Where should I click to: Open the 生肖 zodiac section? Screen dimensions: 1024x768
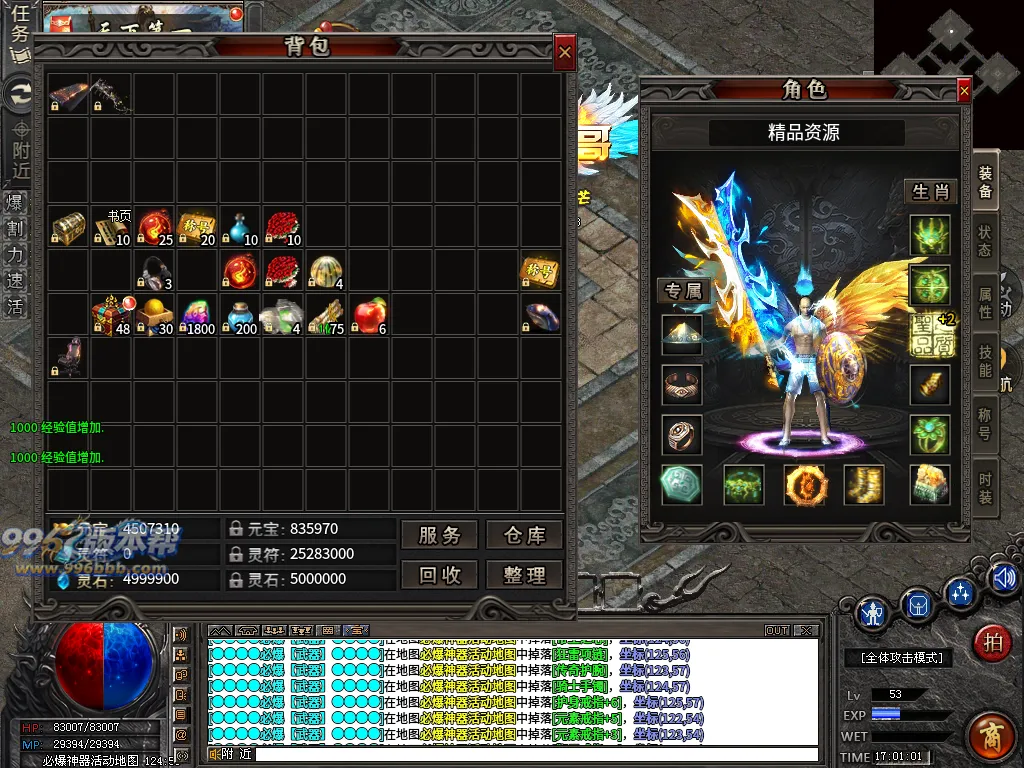931,191
